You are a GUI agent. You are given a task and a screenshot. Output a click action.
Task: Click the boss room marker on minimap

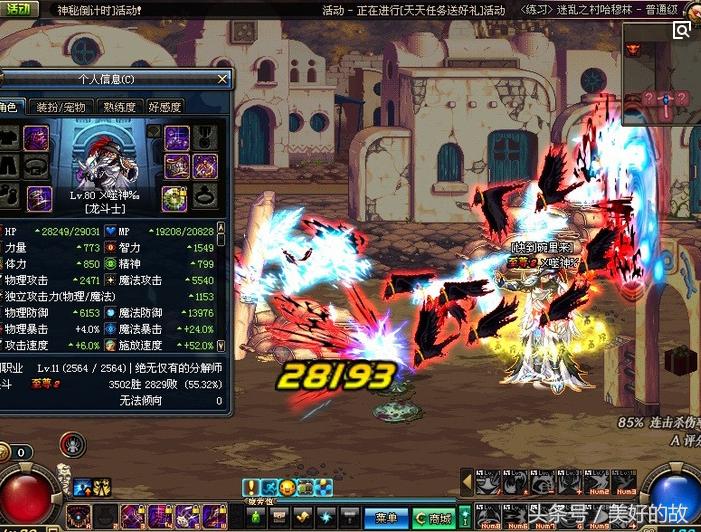point(632,48)
